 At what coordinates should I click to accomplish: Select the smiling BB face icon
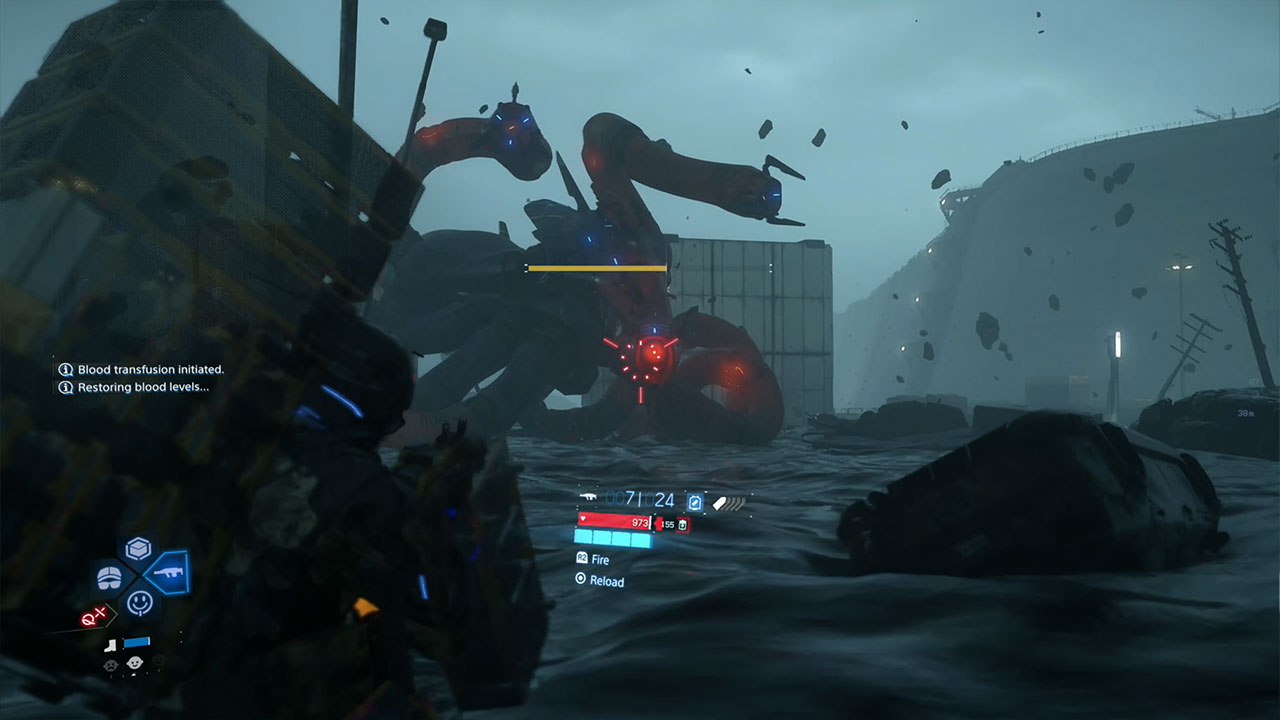tap(133, 661)
